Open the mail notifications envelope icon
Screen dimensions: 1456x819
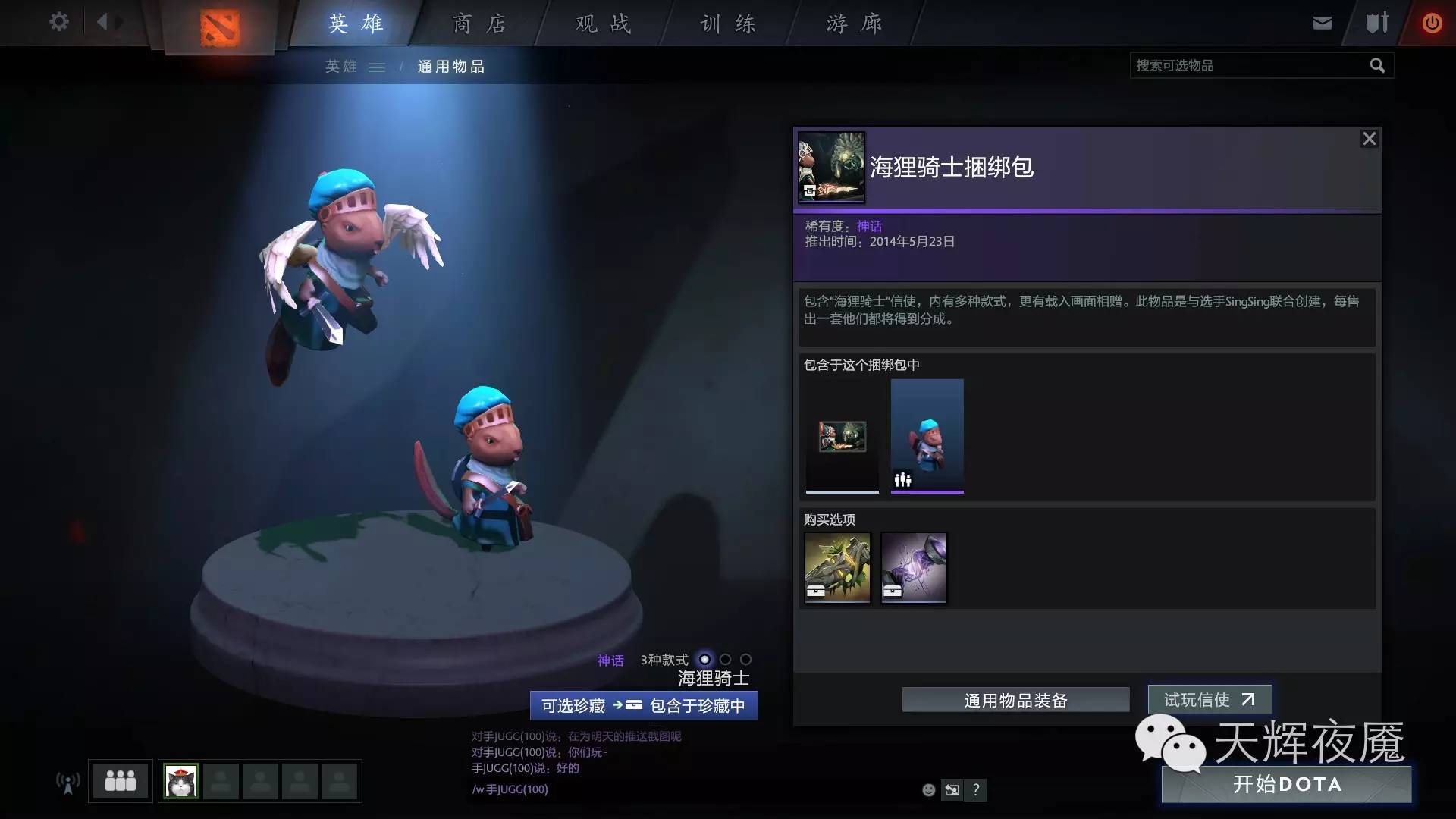tap(1322, 23)
